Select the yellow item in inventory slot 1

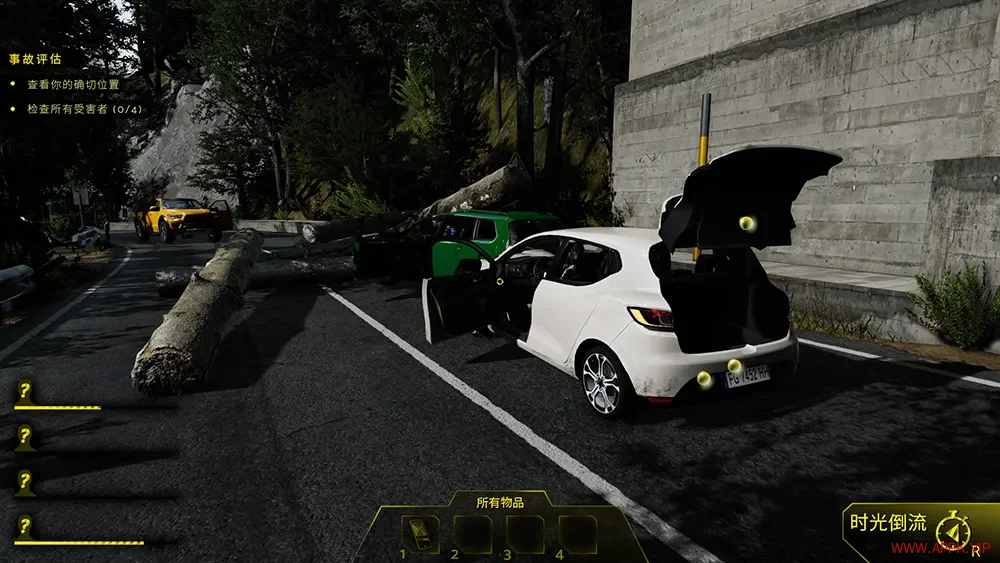point(419,534)
